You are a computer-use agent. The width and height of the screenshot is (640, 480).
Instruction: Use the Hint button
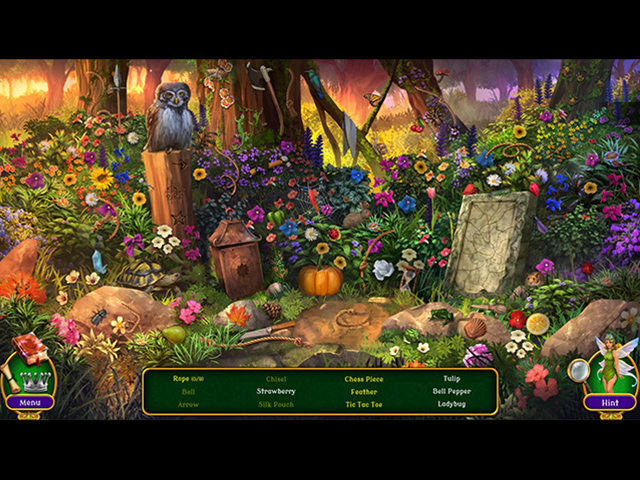(x=609, y=402)
